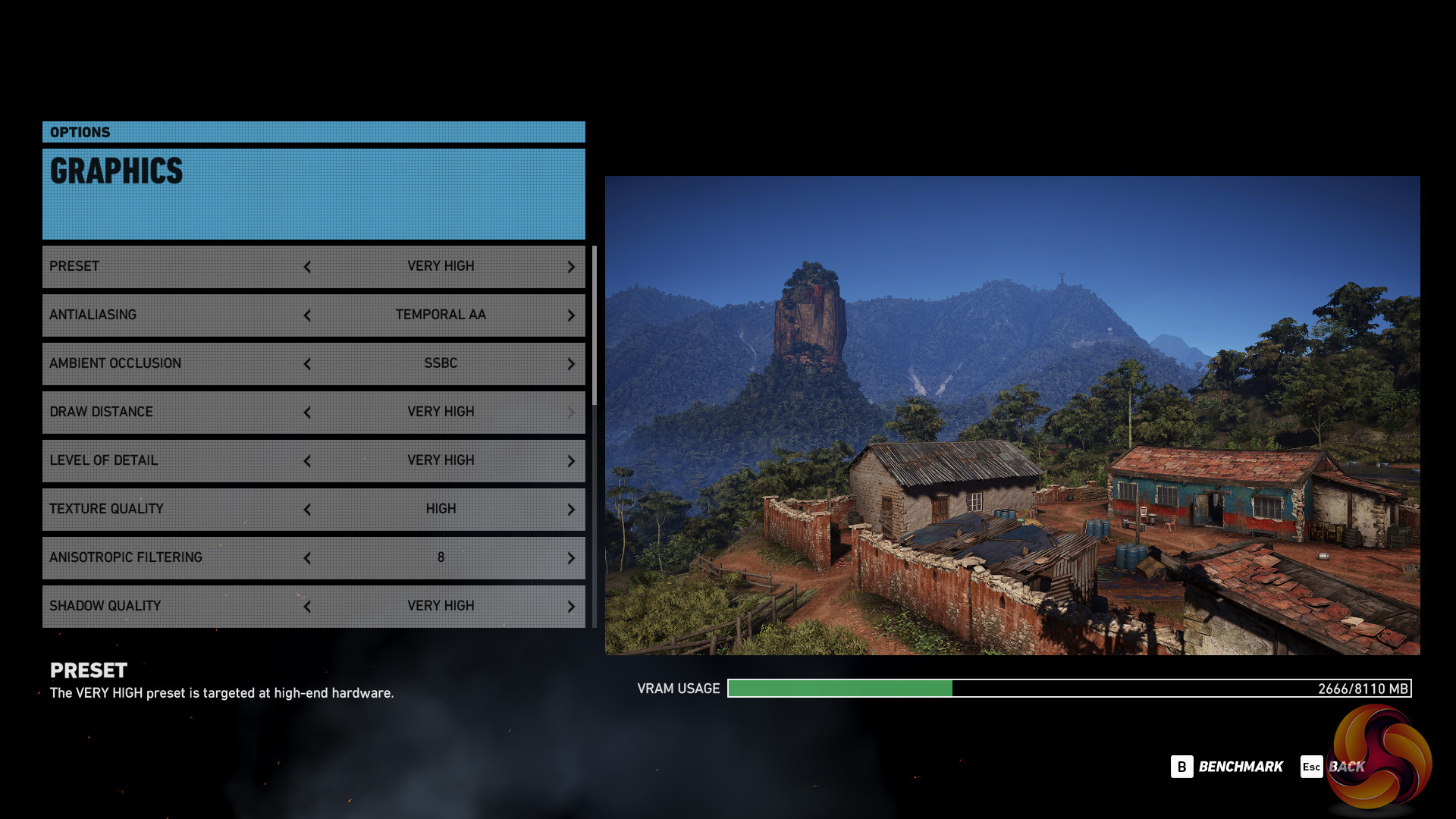Select the Draw Distance settings row
The width and height of the screenshot is (1456, 819).
tap(174, 412)
